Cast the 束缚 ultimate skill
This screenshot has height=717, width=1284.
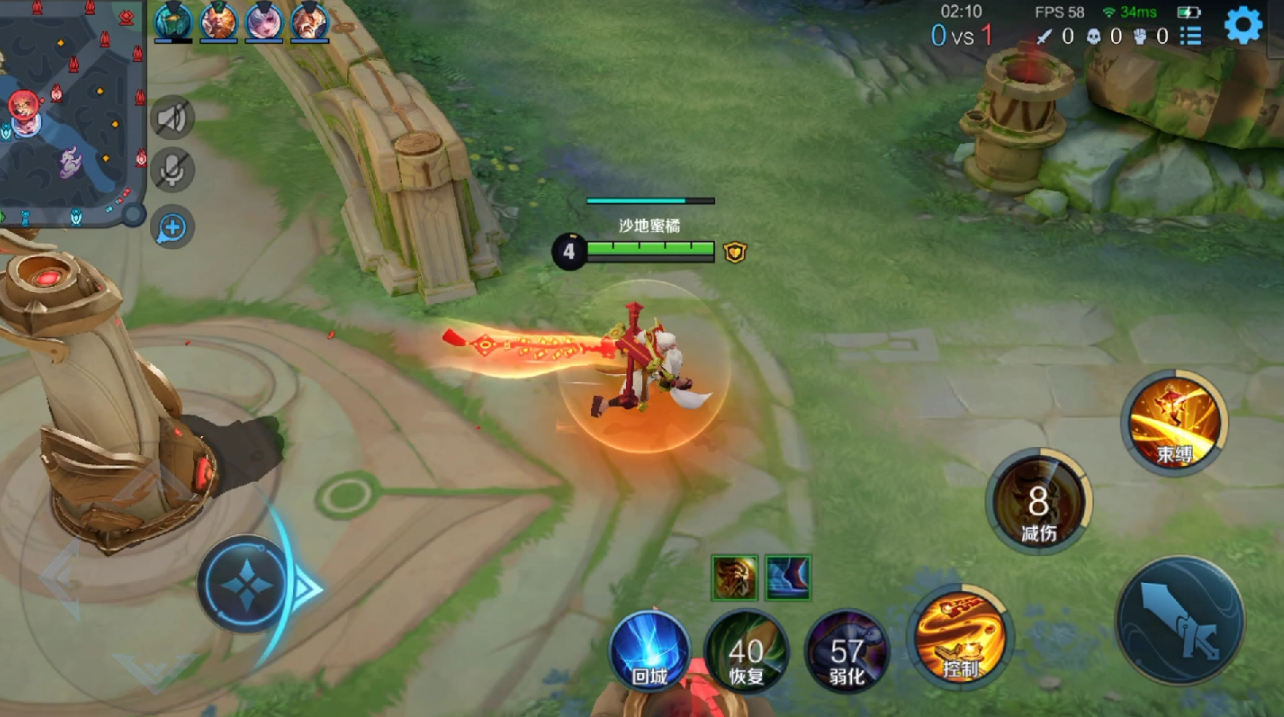click(x=1175, y=421)
